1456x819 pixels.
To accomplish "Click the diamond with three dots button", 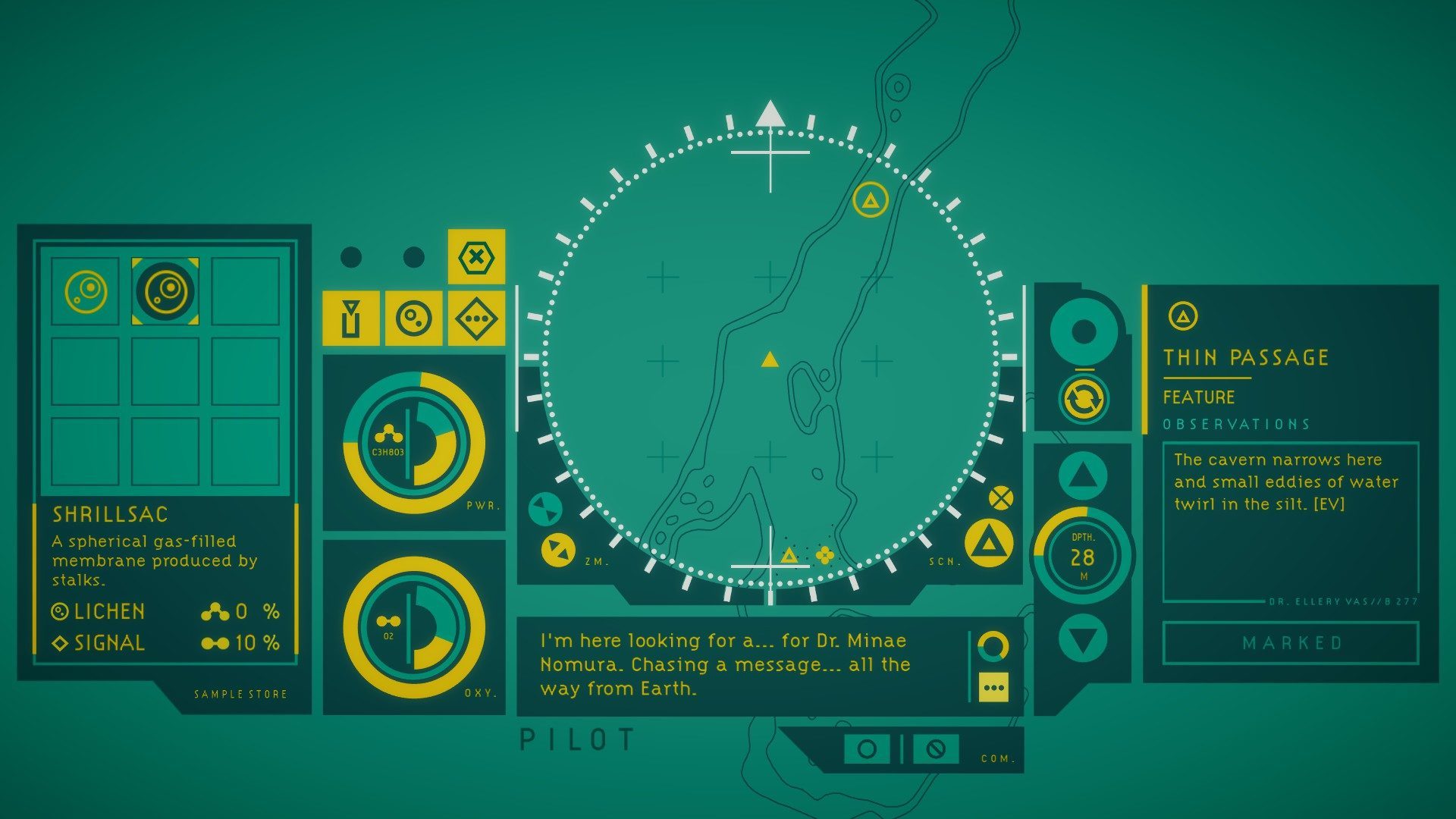I will pos(476,318).
